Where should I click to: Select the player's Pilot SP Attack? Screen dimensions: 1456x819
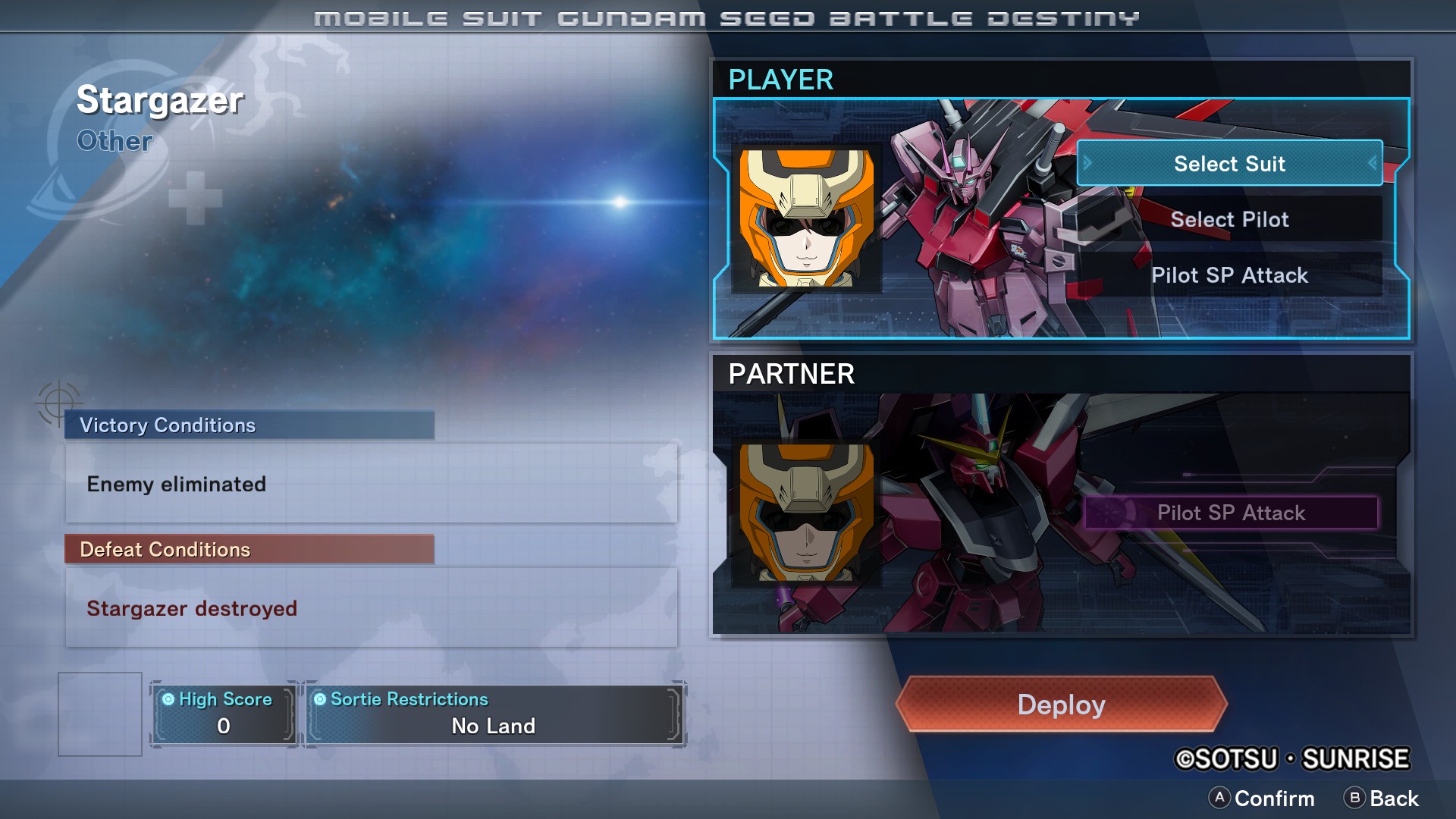point(1229,275)
